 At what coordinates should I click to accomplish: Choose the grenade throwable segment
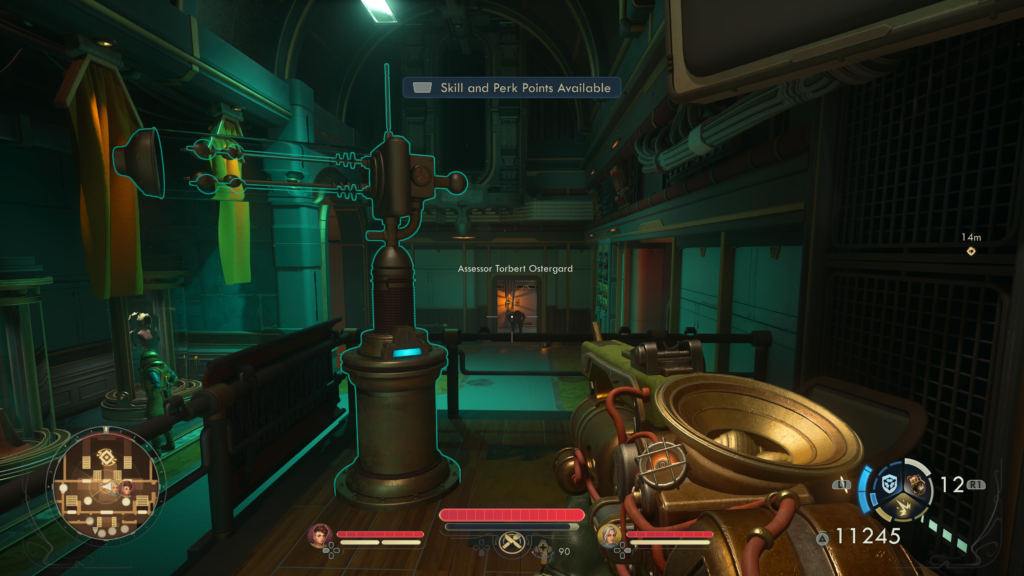click(x=915, y=484)
